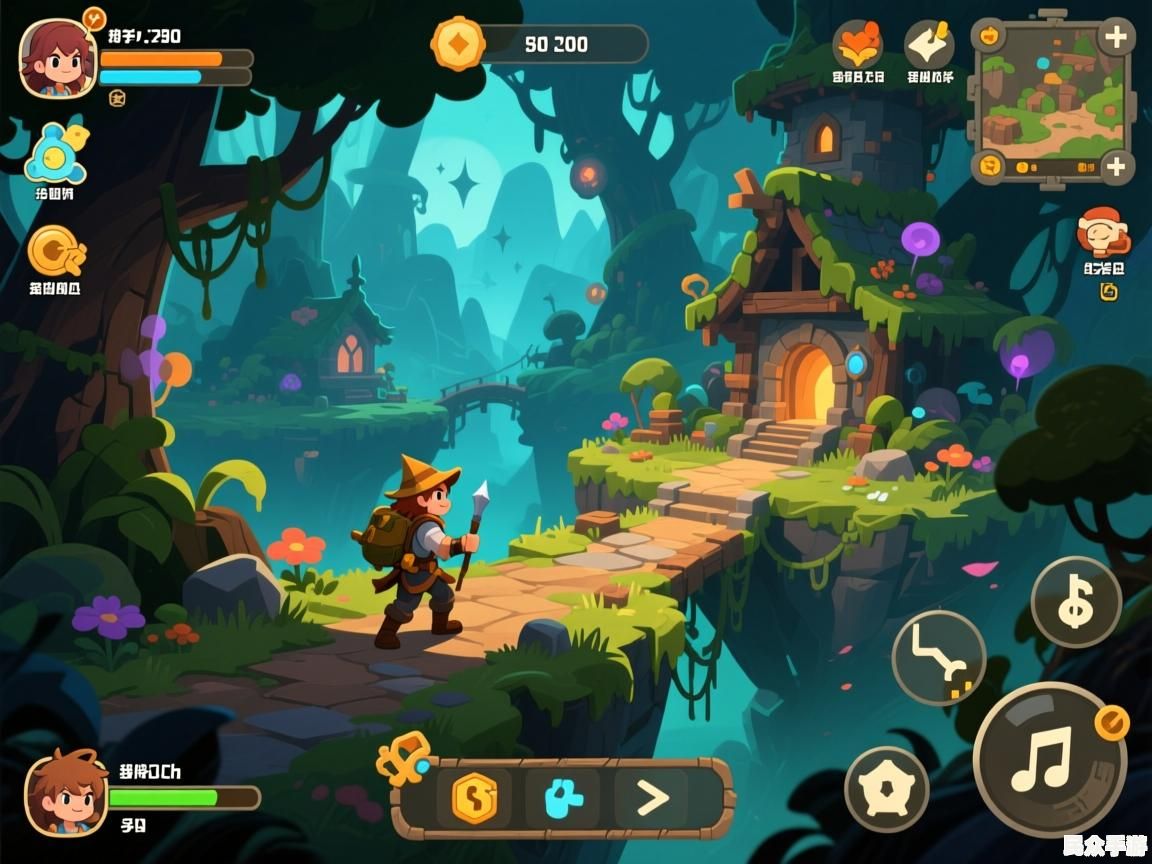Select the red mushroom-cap character icon
The height and width of the screenshot is (864, 1152).
coord(1102,233)
